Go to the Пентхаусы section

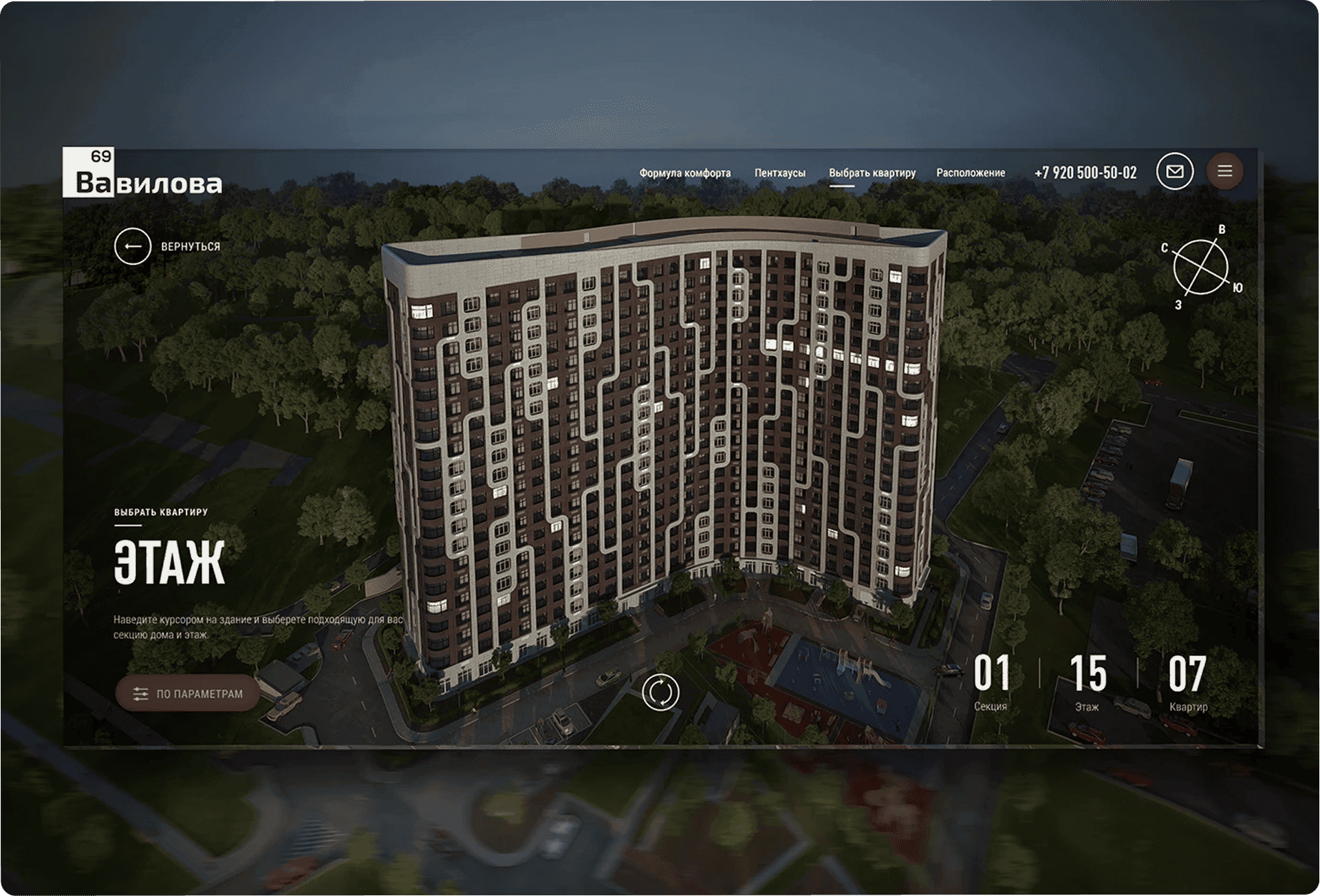(779, 173)
